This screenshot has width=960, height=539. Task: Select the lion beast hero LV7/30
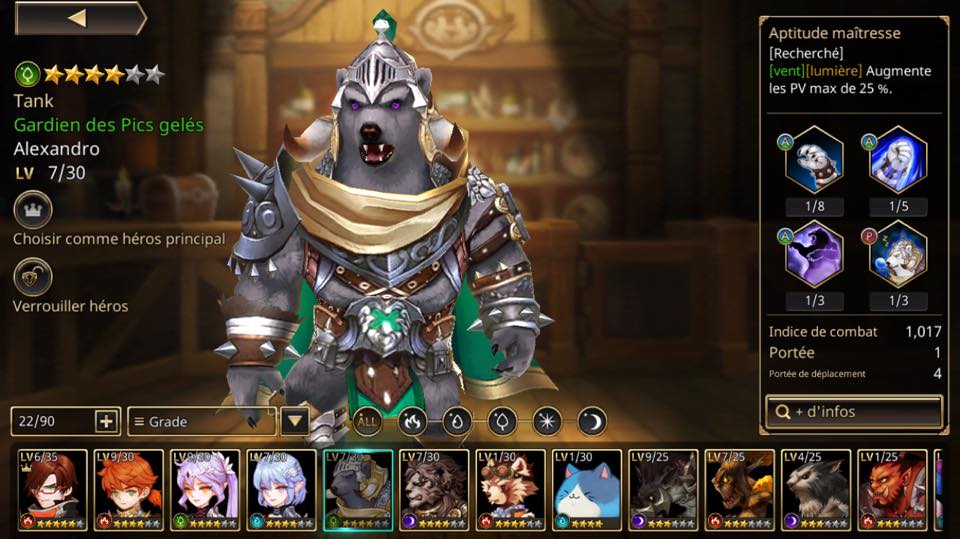(435, 489)
